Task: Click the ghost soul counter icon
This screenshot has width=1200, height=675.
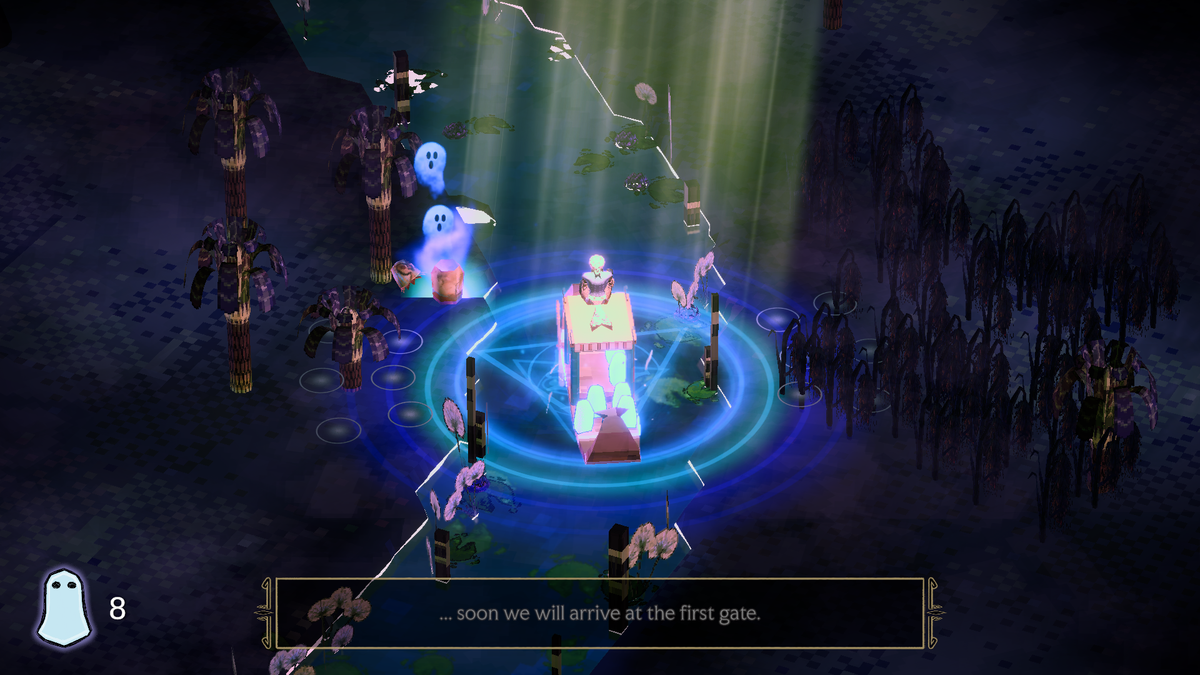Action: [64, 606]
